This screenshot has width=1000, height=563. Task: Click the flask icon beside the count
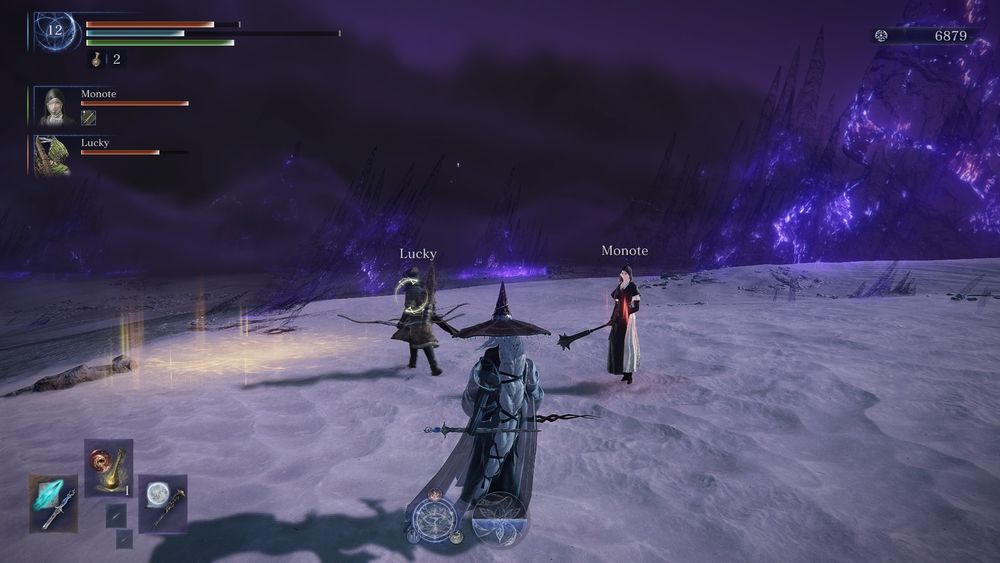[x=97, y=60]
